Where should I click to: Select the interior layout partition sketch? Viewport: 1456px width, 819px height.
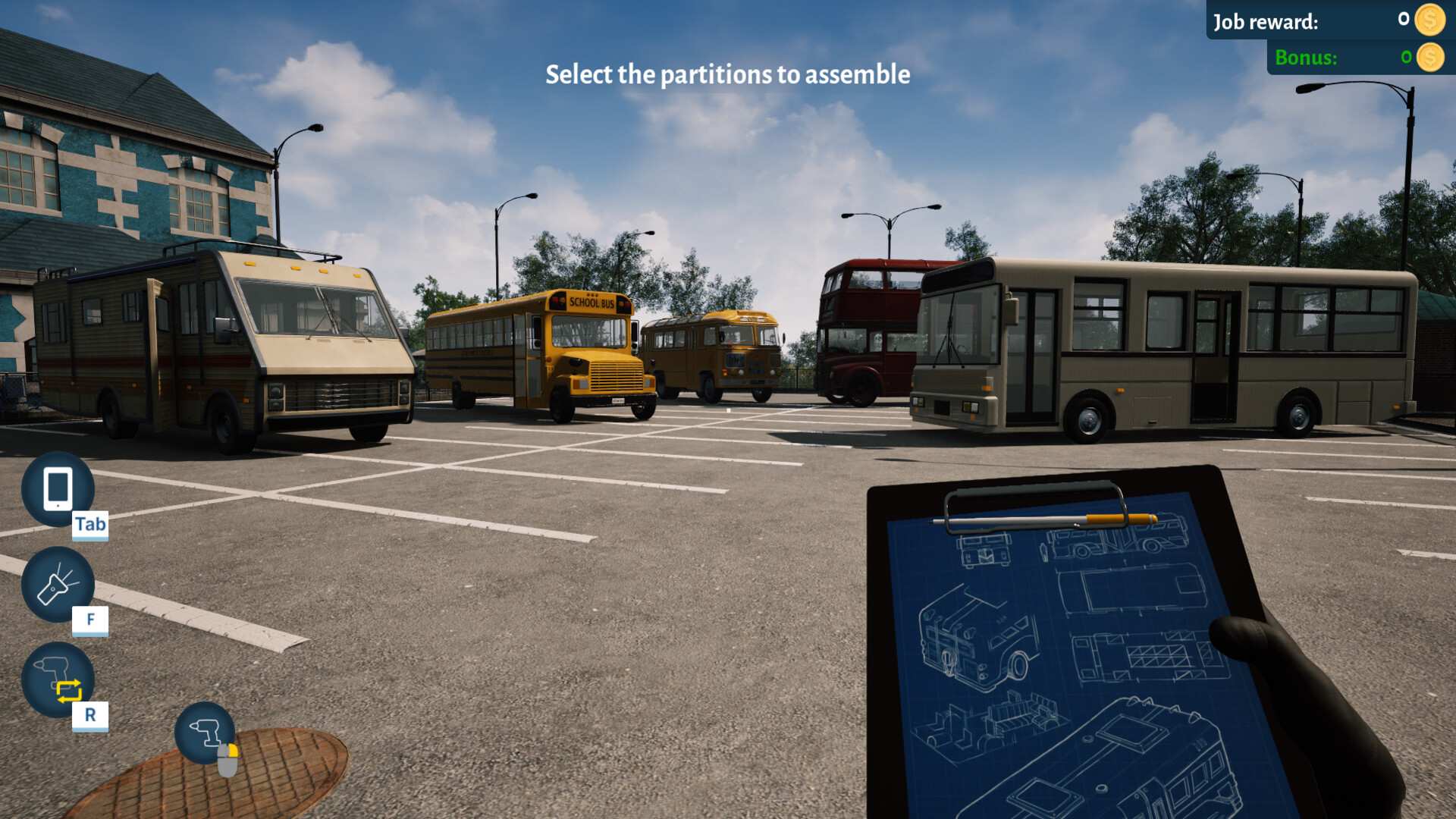tap(1142, 655)
